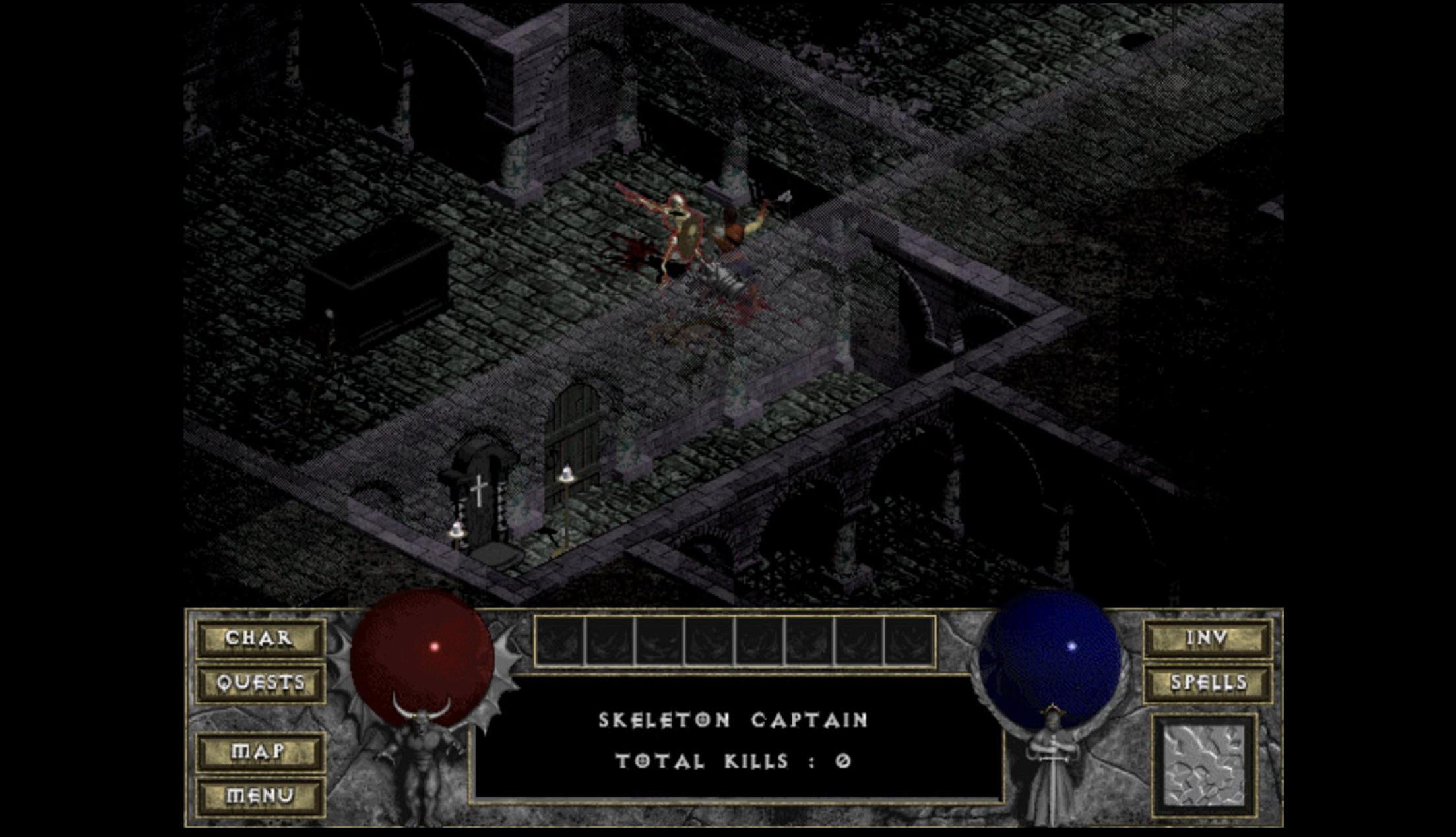The image size is (1456, 837).
Task: Open the CHAR character sheet
Action: coord(259,638)
